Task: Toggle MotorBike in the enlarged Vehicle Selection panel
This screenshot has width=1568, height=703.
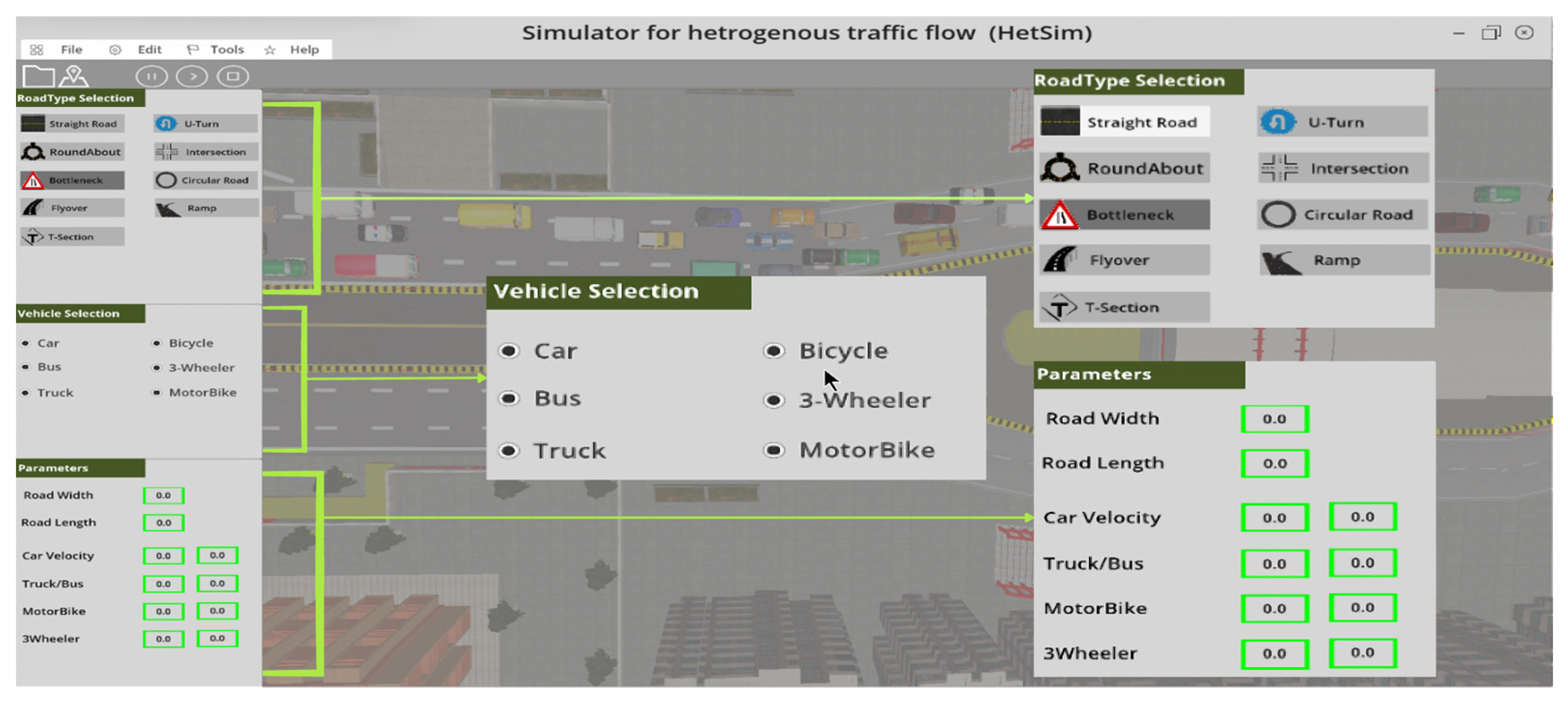Action: point(774,450)
